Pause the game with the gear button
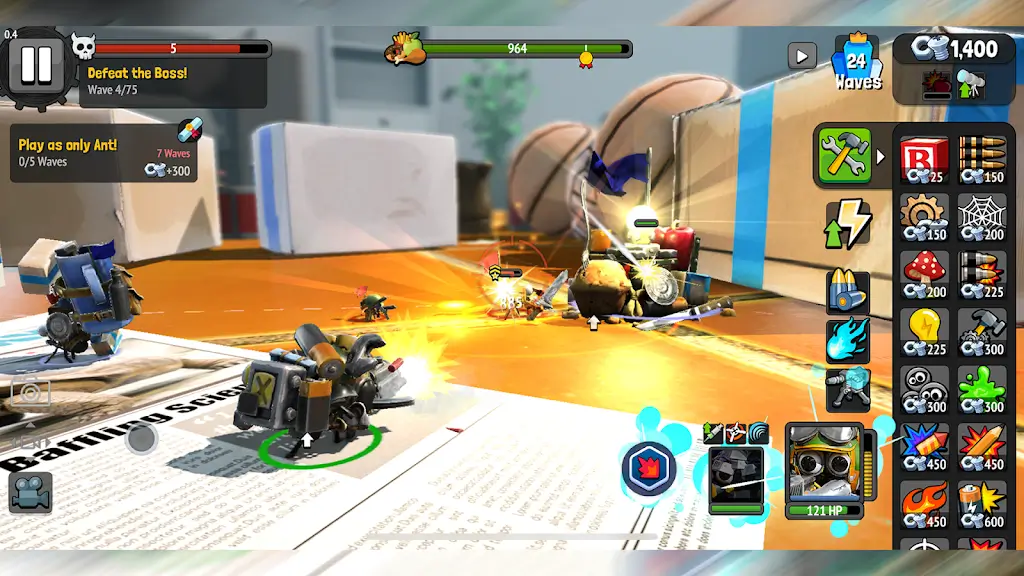Image resolution: width=1024 pixels, height=576 pixels. 36,64
